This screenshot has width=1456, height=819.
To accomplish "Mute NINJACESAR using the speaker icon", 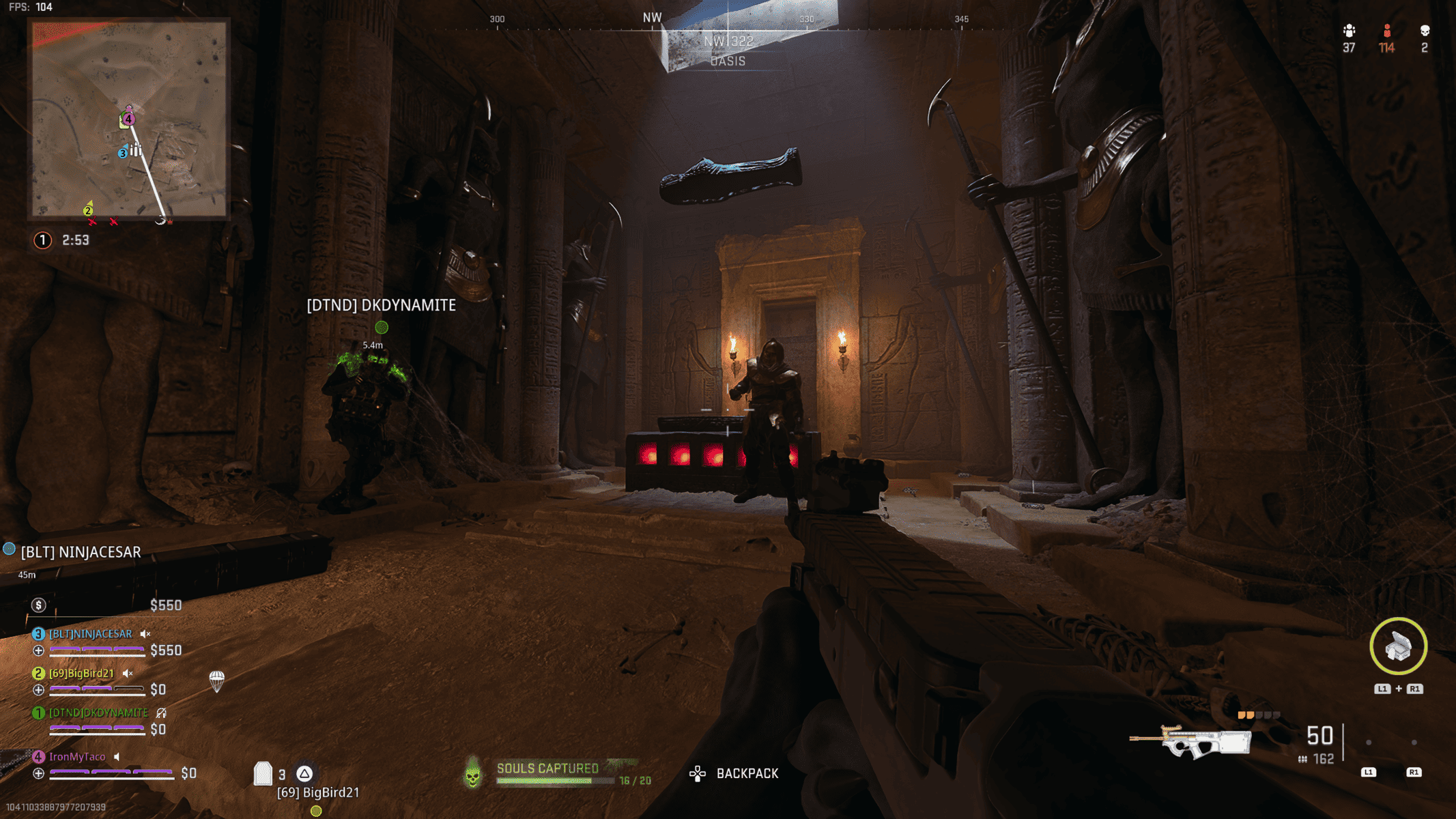I will coord(145,634).
